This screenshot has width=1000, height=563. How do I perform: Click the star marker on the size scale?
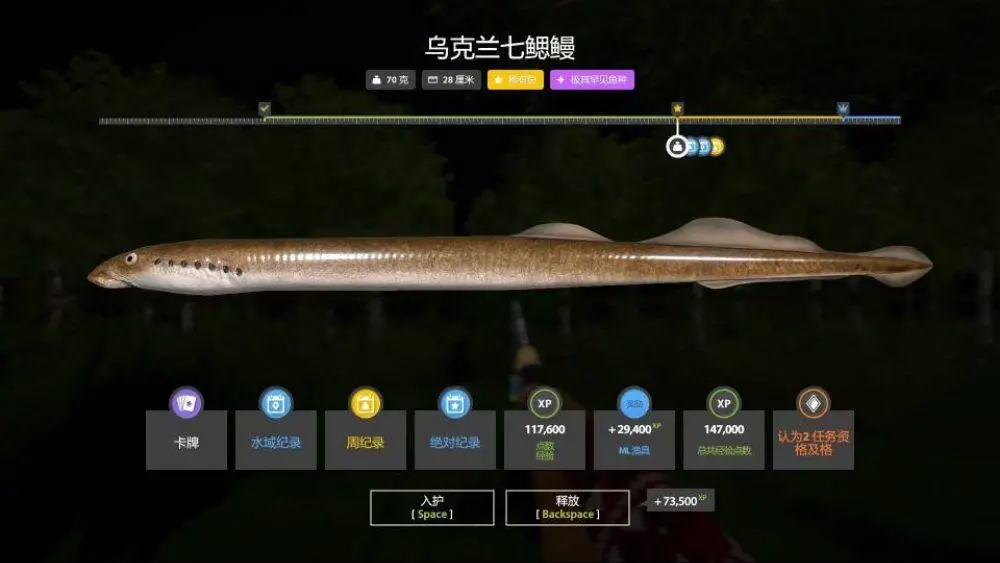677,108
